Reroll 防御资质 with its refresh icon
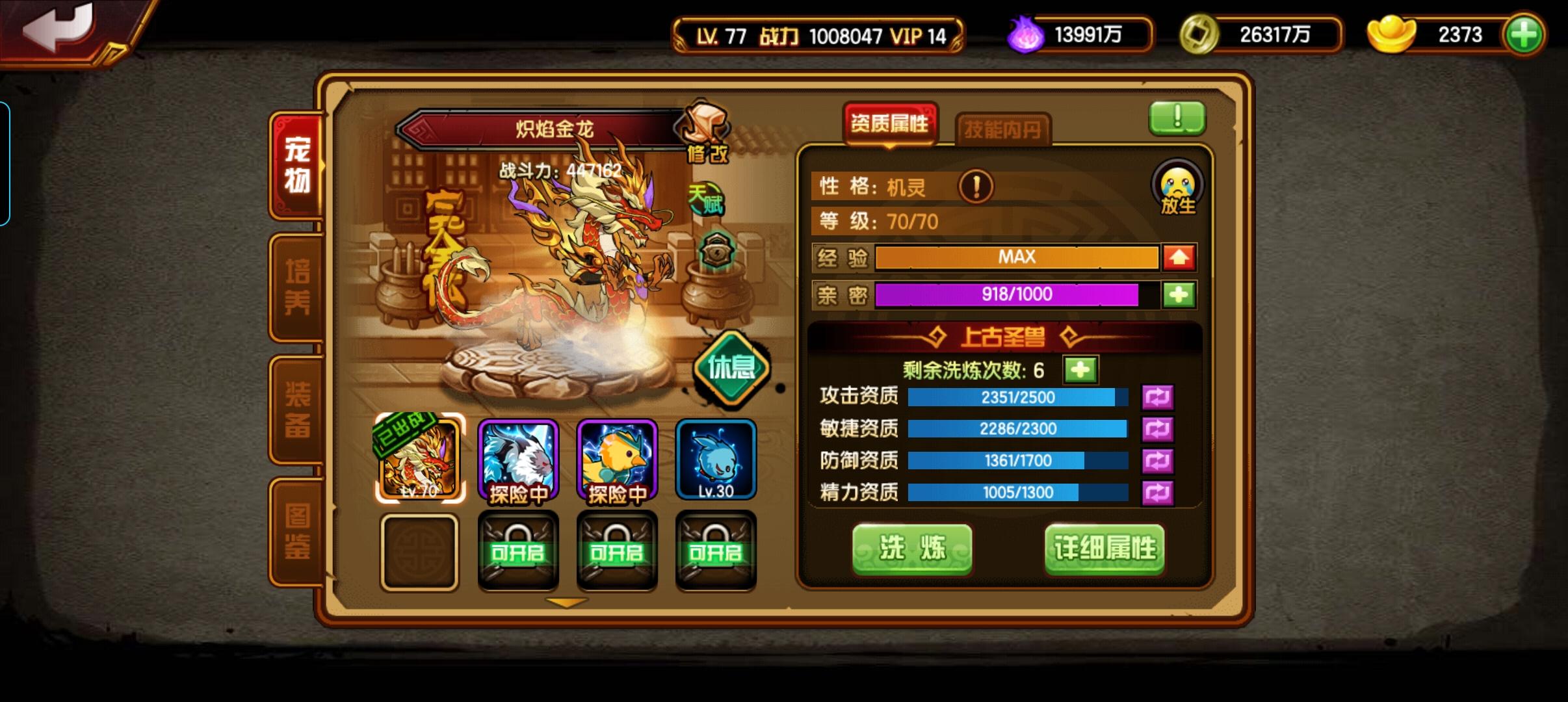 tap(1160, 460)
